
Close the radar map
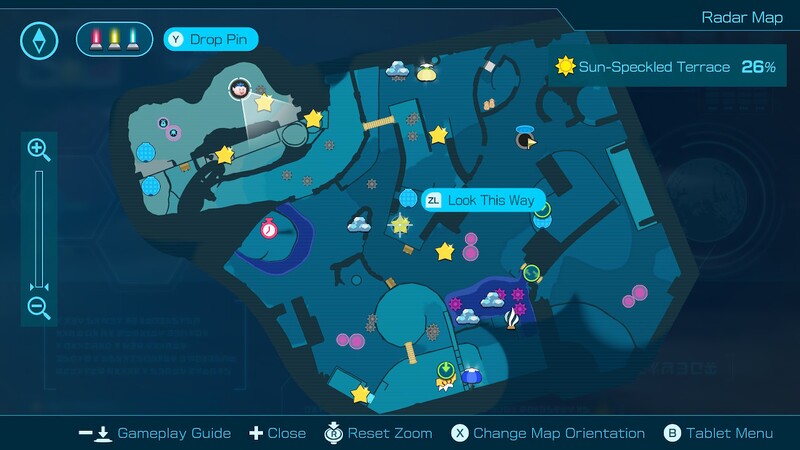[277, 433]
